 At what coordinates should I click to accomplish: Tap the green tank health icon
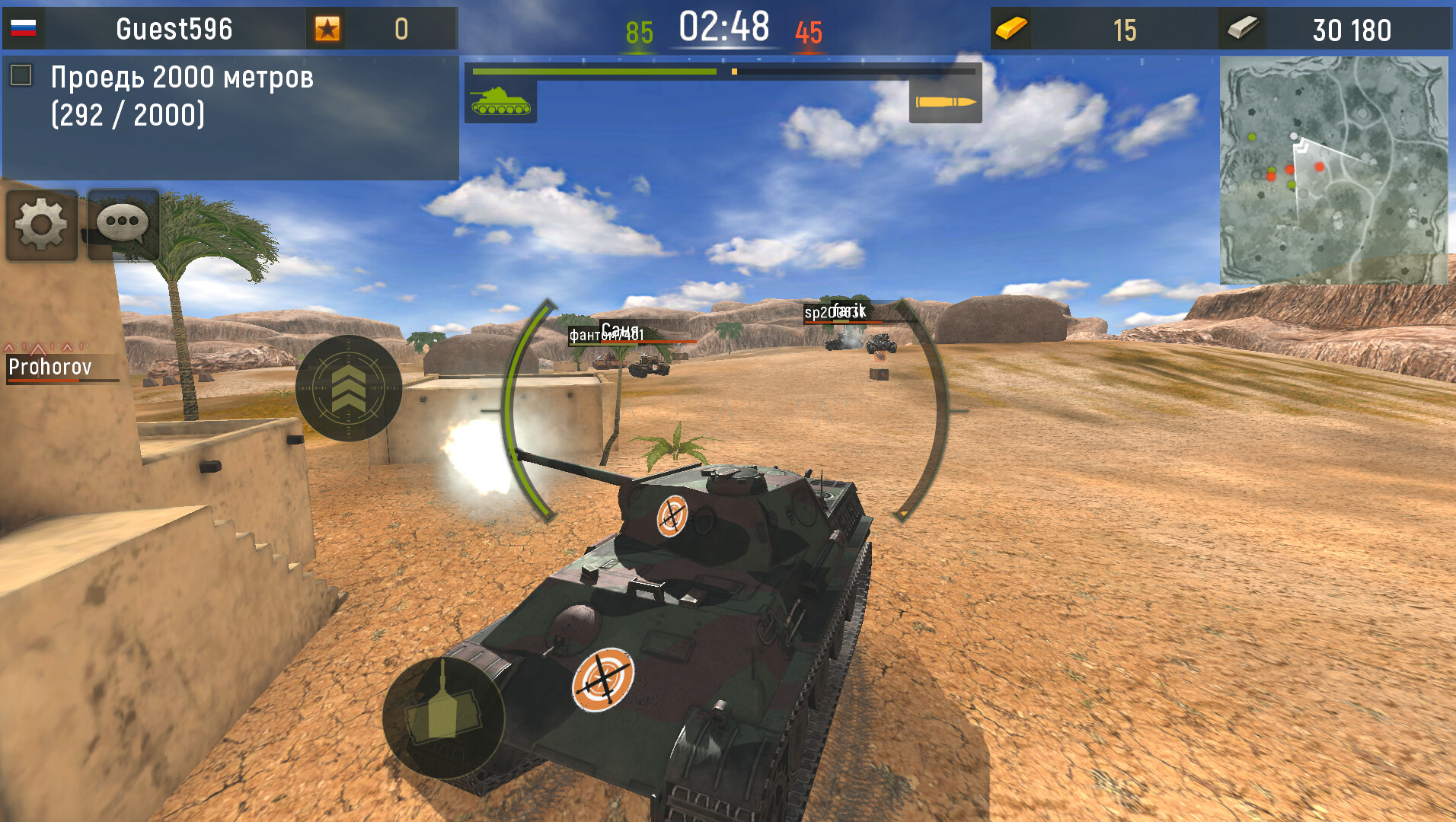[500, 103]
